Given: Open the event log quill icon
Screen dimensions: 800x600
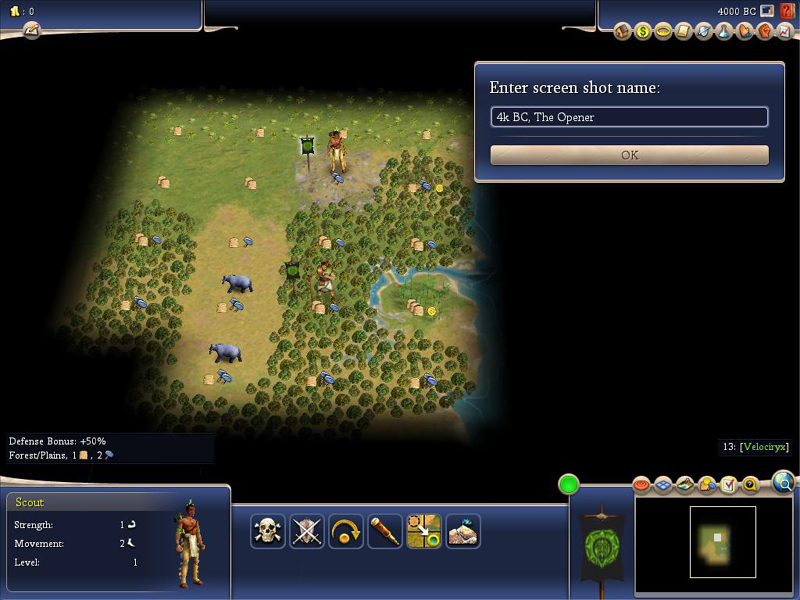Looking at the screenshot, I should [31, 30].
